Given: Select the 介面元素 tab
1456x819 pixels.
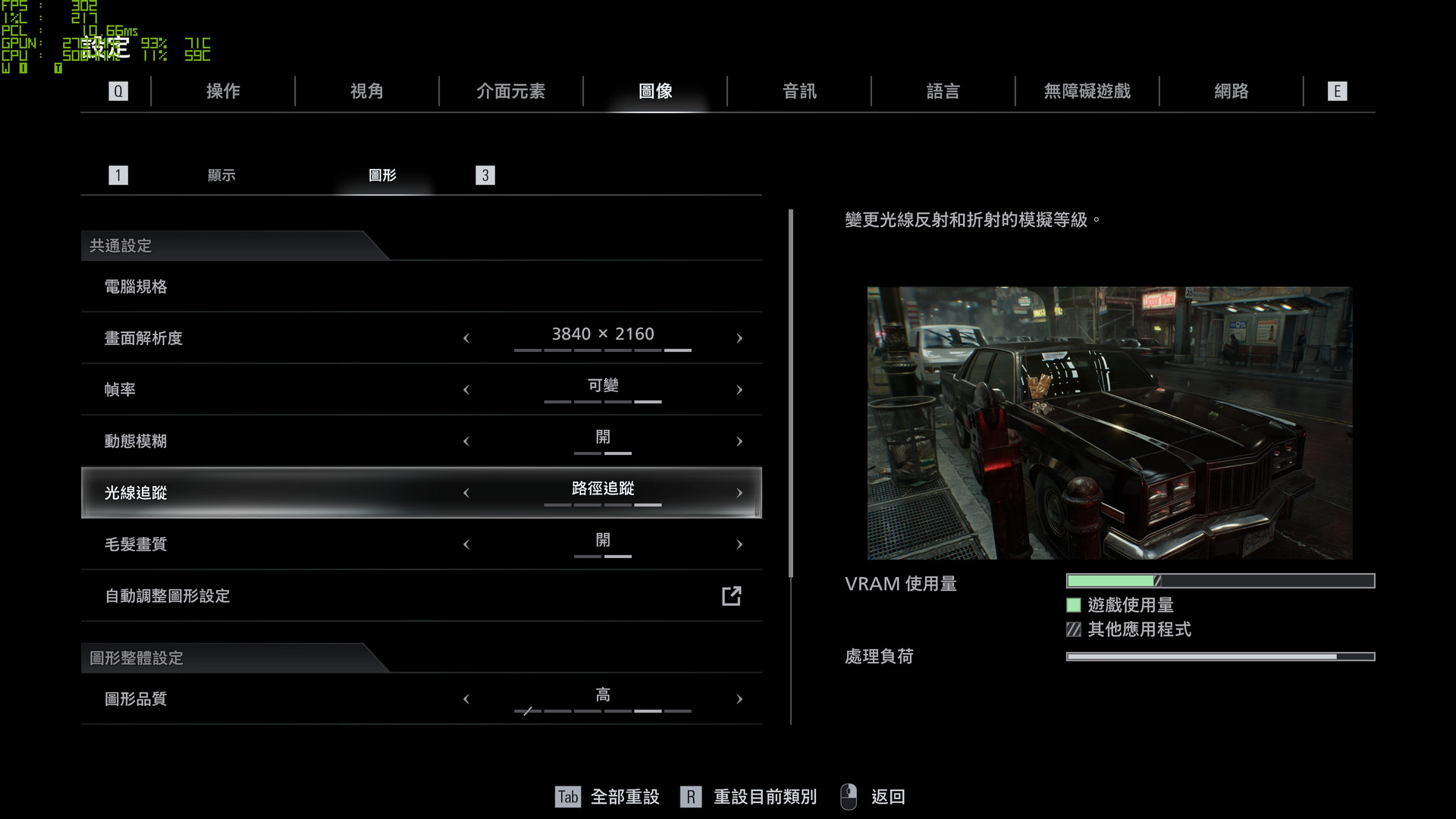Looking at the screenshot, I should pyautogui.click(x=510, y=92).
